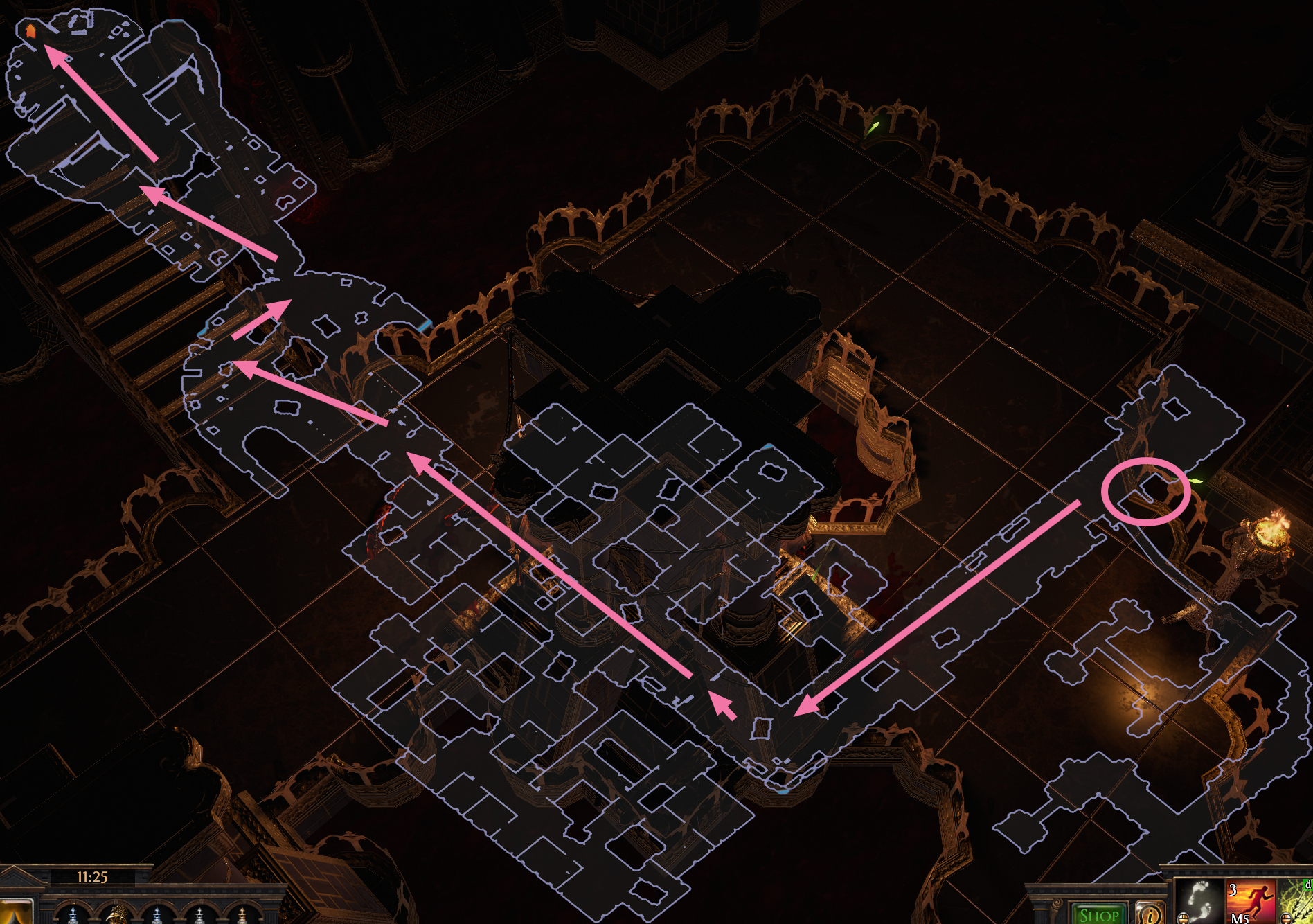Click the charge counter '3' on the sprint skill
The image size is (1313, 924).
pyautogui.click(x=1232, y=889)
